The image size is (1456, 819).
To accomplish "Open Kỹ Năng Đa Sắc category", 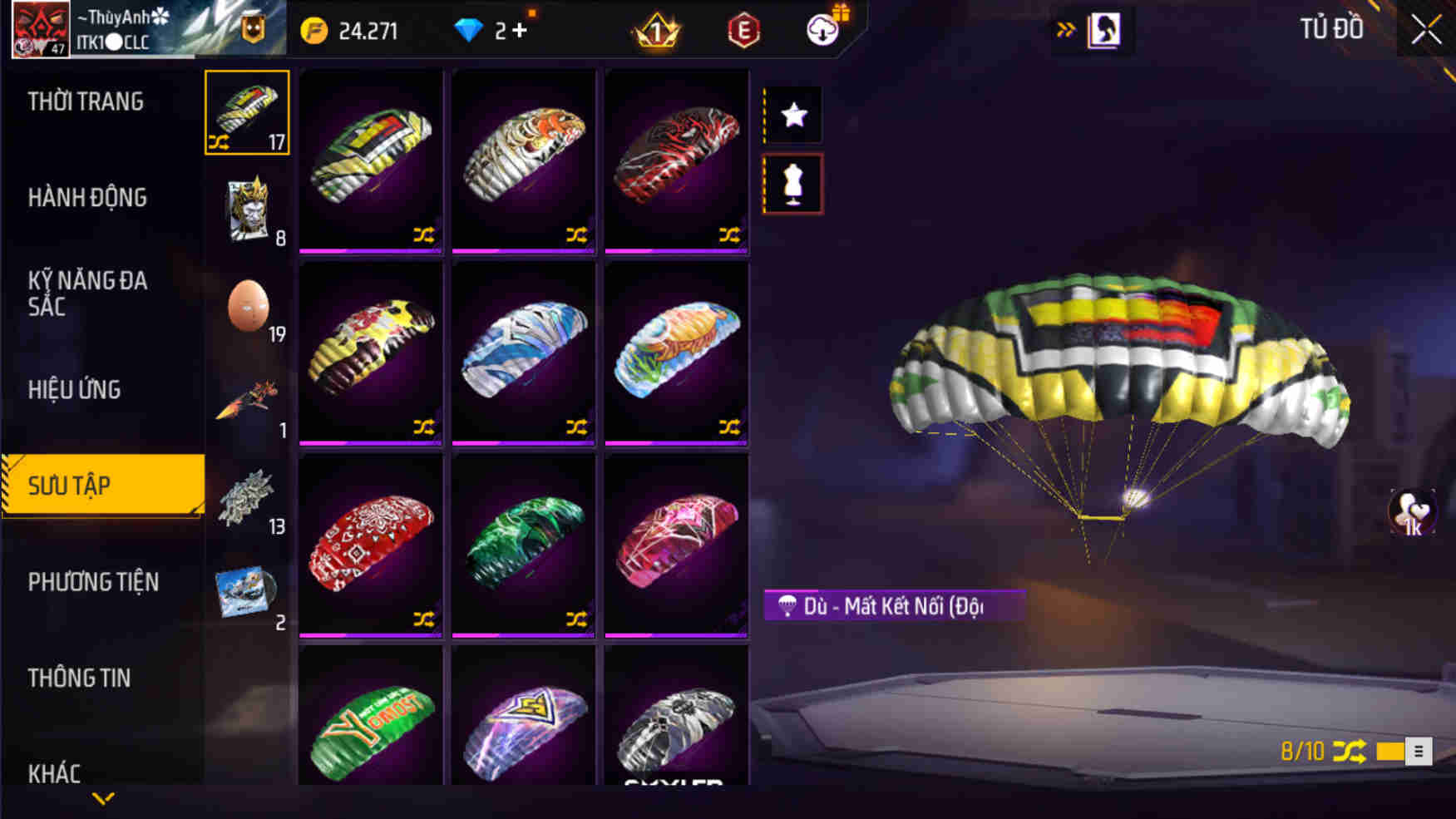I will pyautogui.click(x=87, y=293).
